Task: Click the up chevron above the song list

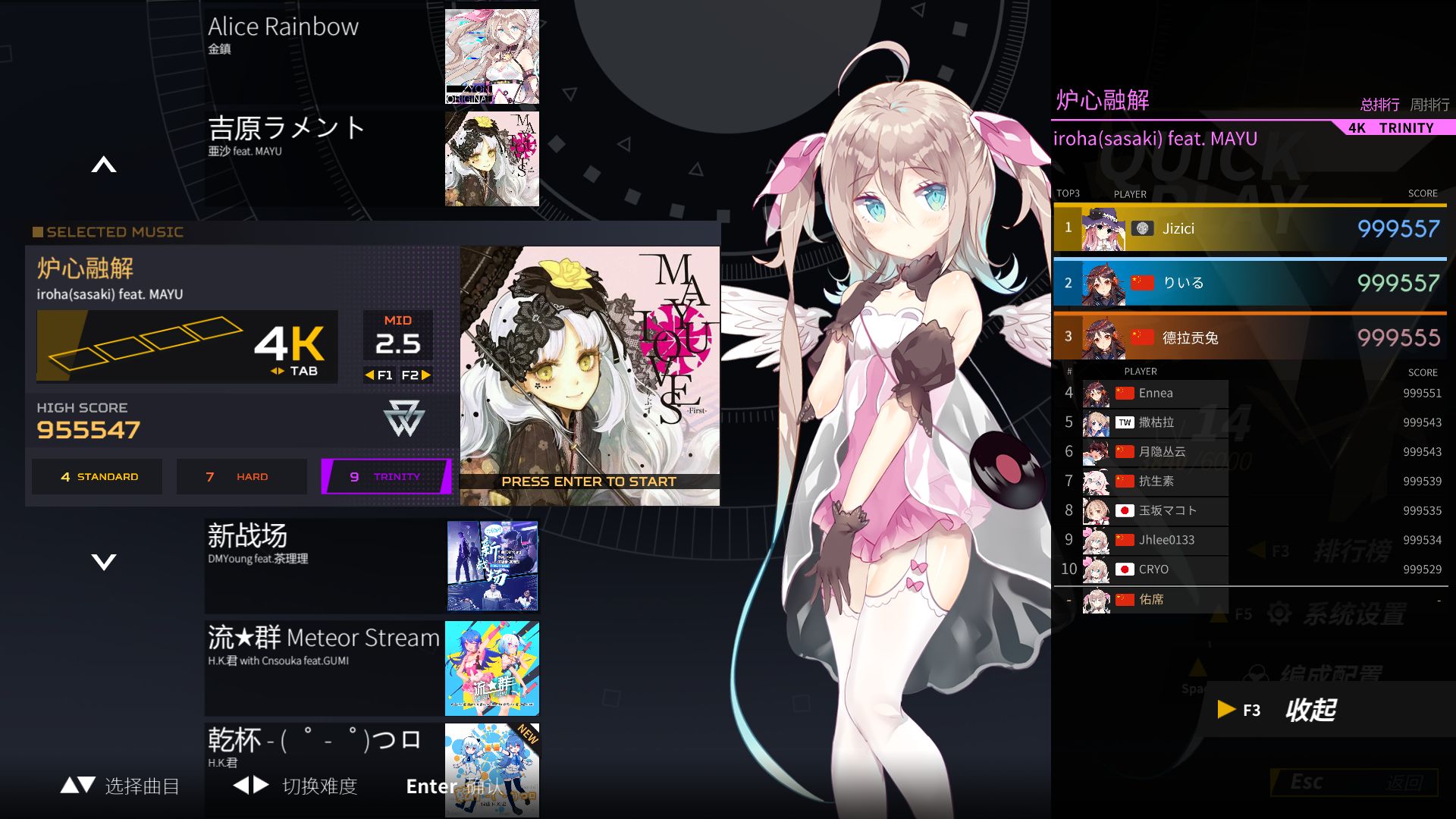Action: pos(103,165)
